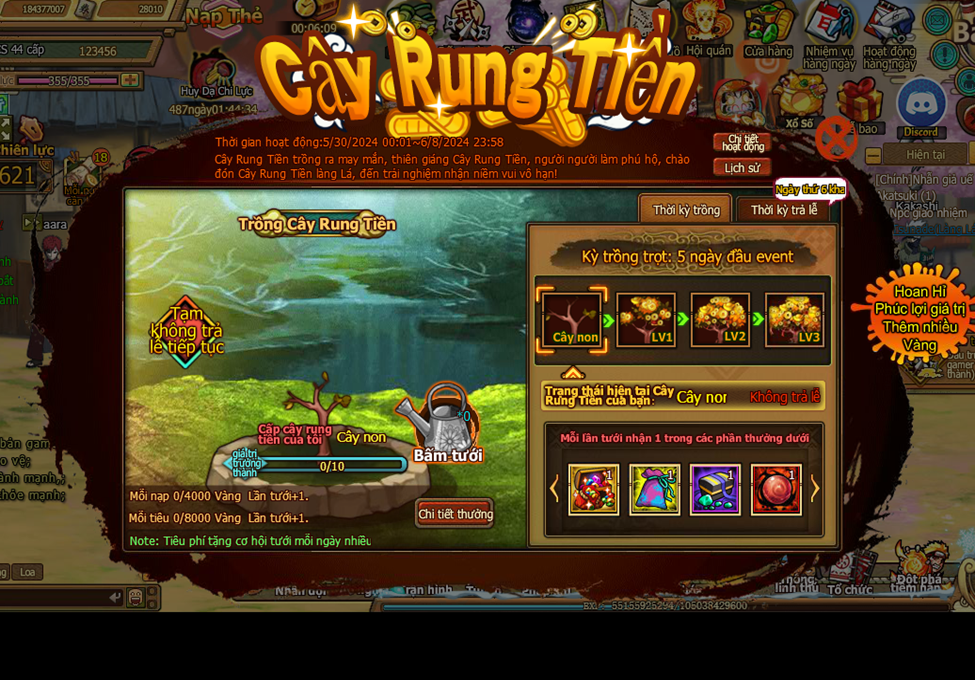Select the LV2 money tree stage

(x=720, y=320)
